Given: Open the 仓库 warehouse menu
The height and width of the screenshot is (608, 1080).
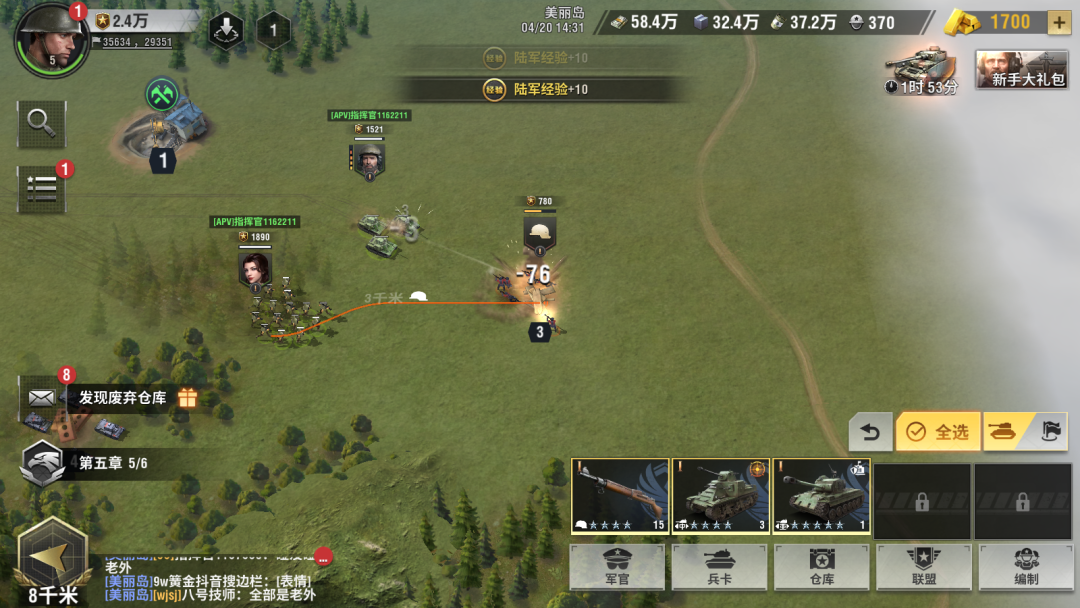Looking at the screenshot, I should coord(821,566).
